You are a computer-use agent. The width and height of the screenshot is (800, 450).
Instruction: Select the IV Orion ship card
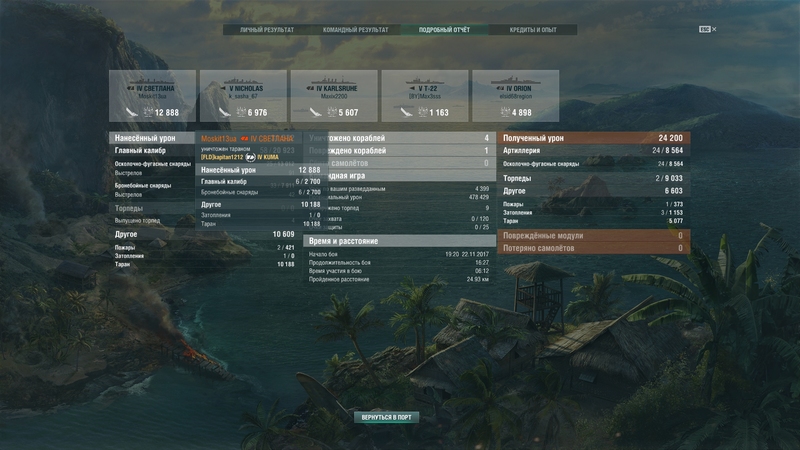pyautogui.click(x=515, y=96)
